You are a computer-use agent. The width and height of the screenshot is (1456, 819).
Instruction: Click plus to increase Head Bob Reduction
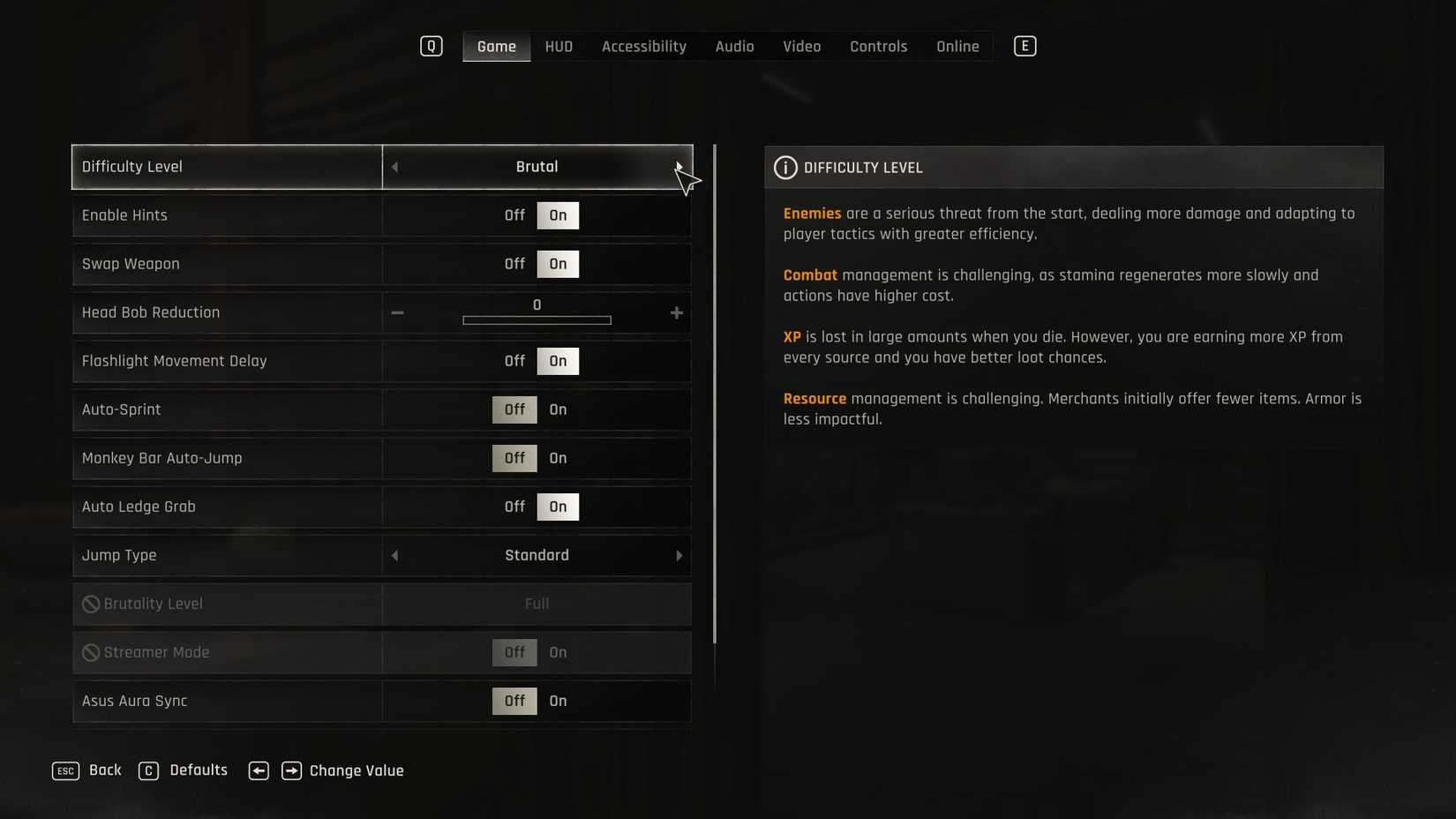(x=676, y=312)
